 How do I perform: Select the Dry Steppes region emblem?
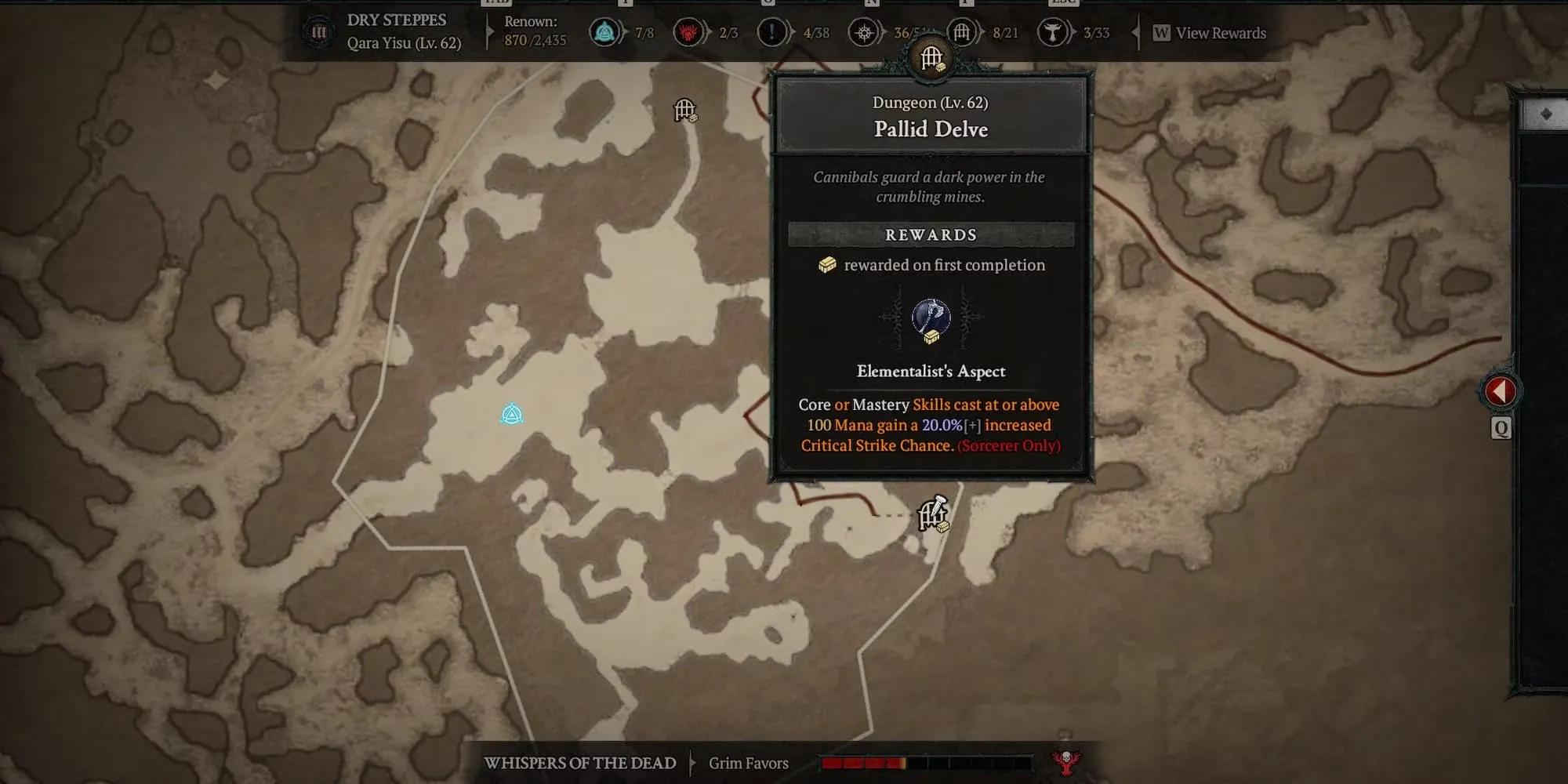[319, 33]
